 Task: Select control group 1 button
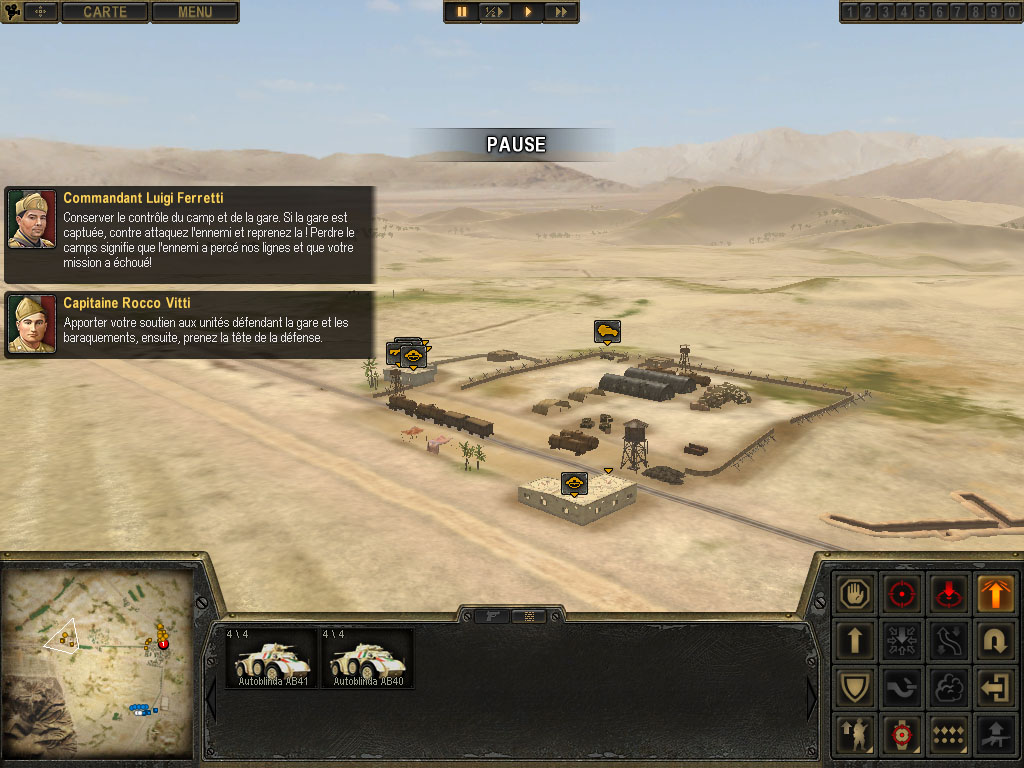tap(851, 12)
